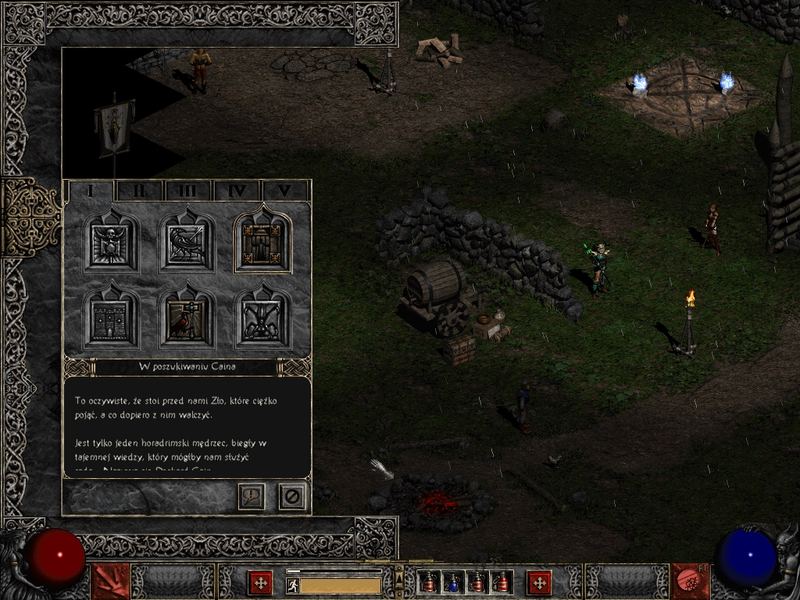Show the Act IV quest tab
800x600 pixels.
(x=237, y=190)
